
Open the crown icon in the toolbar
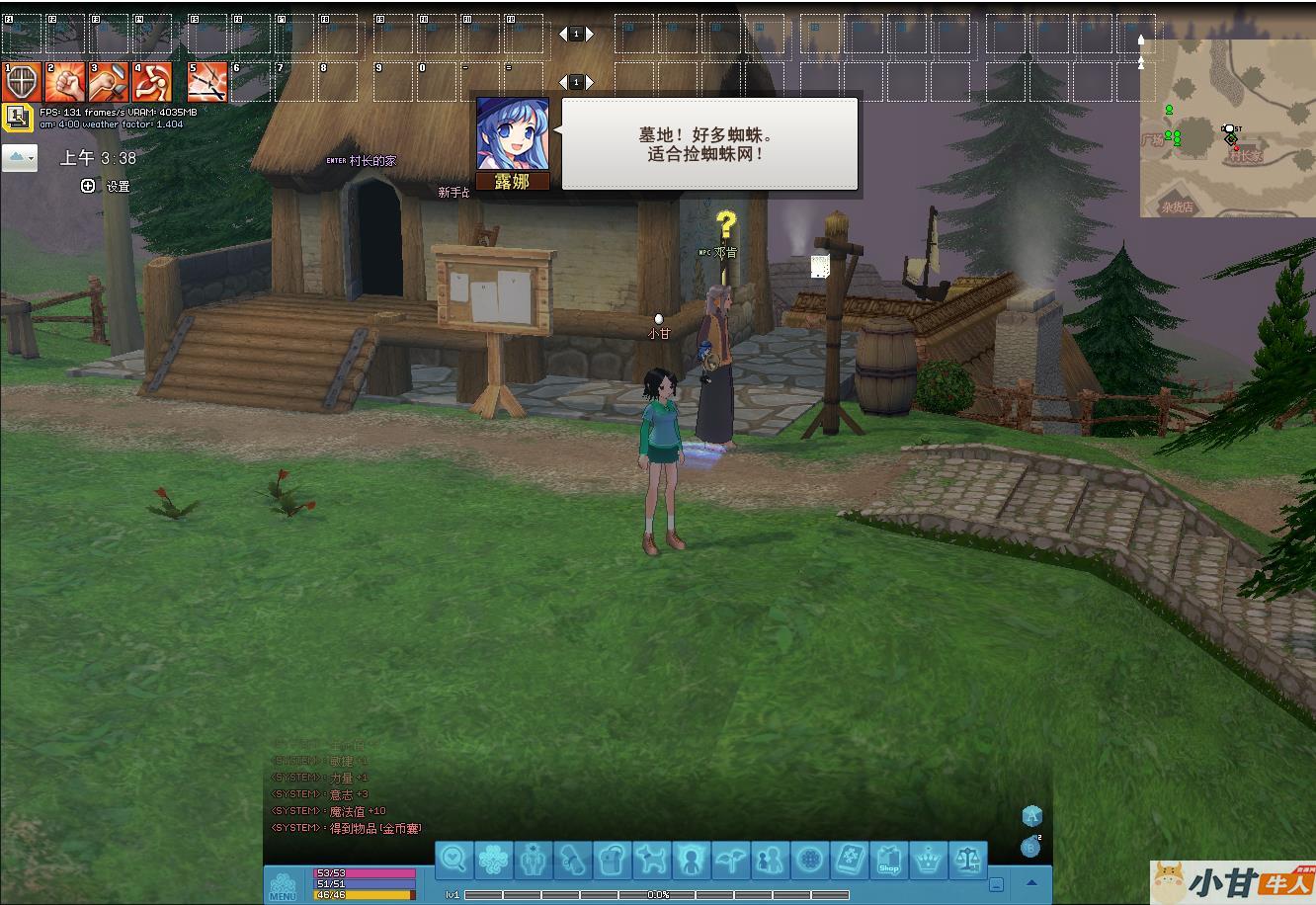(x=929, y=860)
